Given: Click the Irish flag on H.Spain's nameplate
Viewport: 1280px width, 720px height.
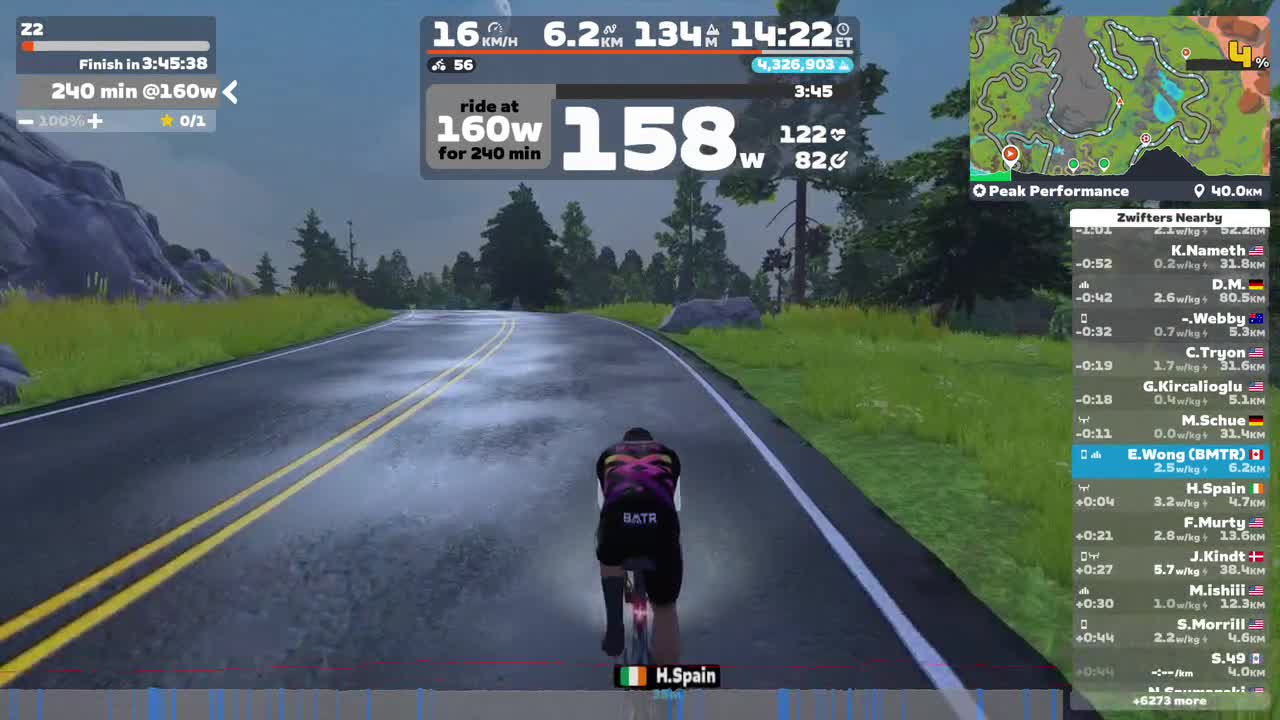Looking at the screenshot, I should (633, 676).
